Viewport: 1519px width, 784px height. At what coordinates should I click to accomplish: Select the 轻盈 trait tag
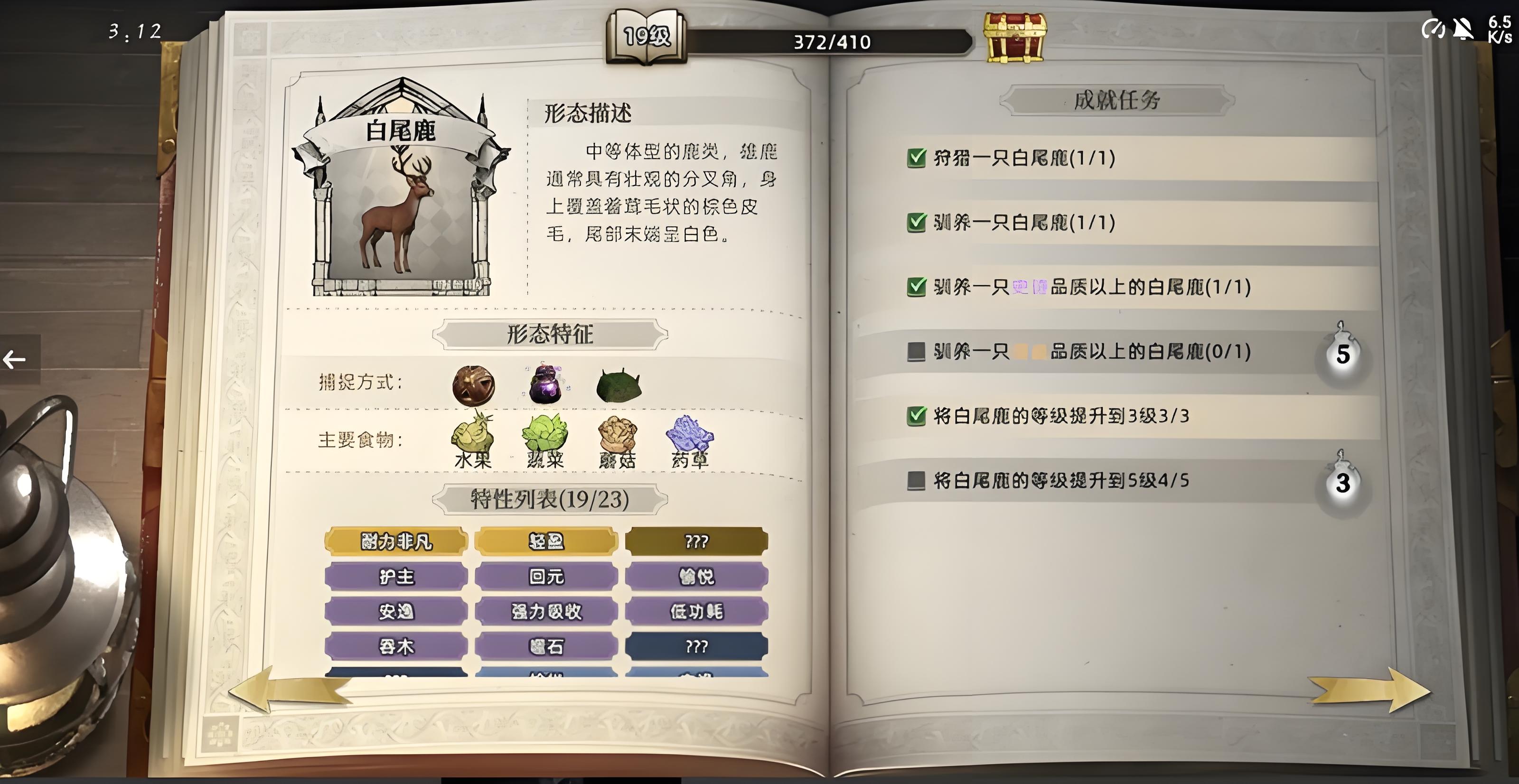pyautogui.click(x=546, y=541)
